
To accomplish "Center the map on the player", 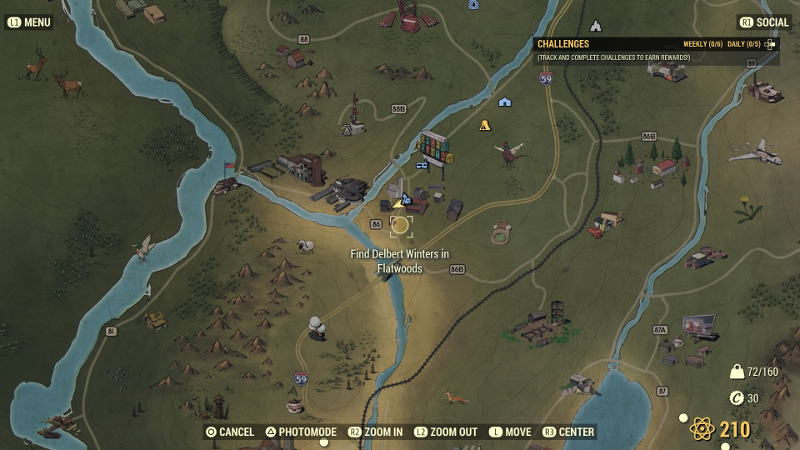I will (568, 432).
